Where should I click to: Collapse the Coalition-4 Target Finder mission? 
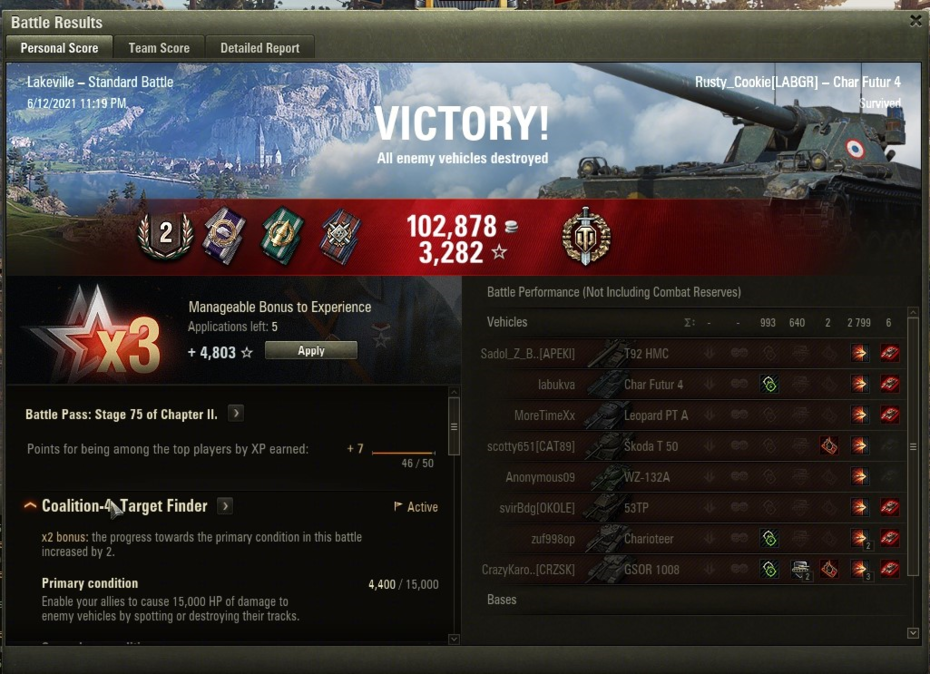(x=30, y=506)
